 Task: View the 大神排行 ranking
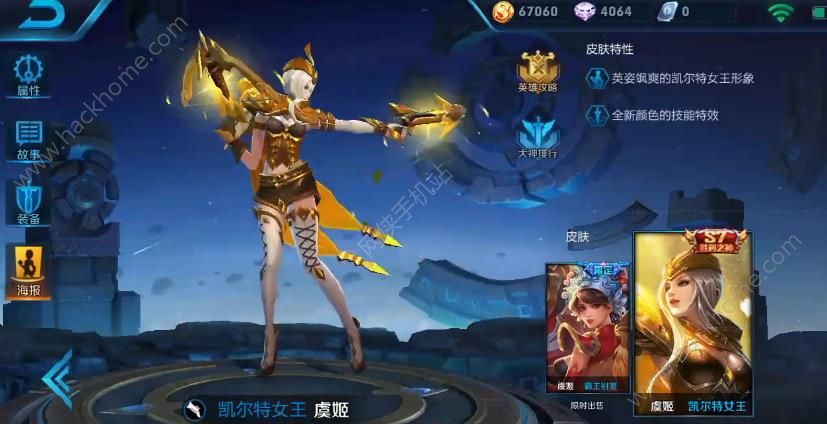click(x=537, y=138)
